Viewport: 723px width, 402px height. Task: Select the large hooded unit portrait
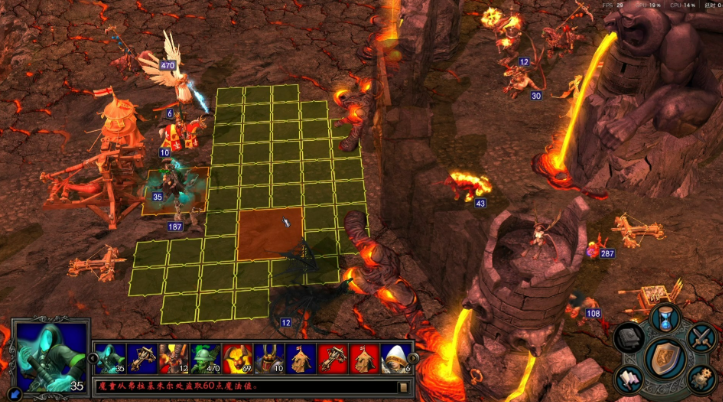[x=49, y=351]
